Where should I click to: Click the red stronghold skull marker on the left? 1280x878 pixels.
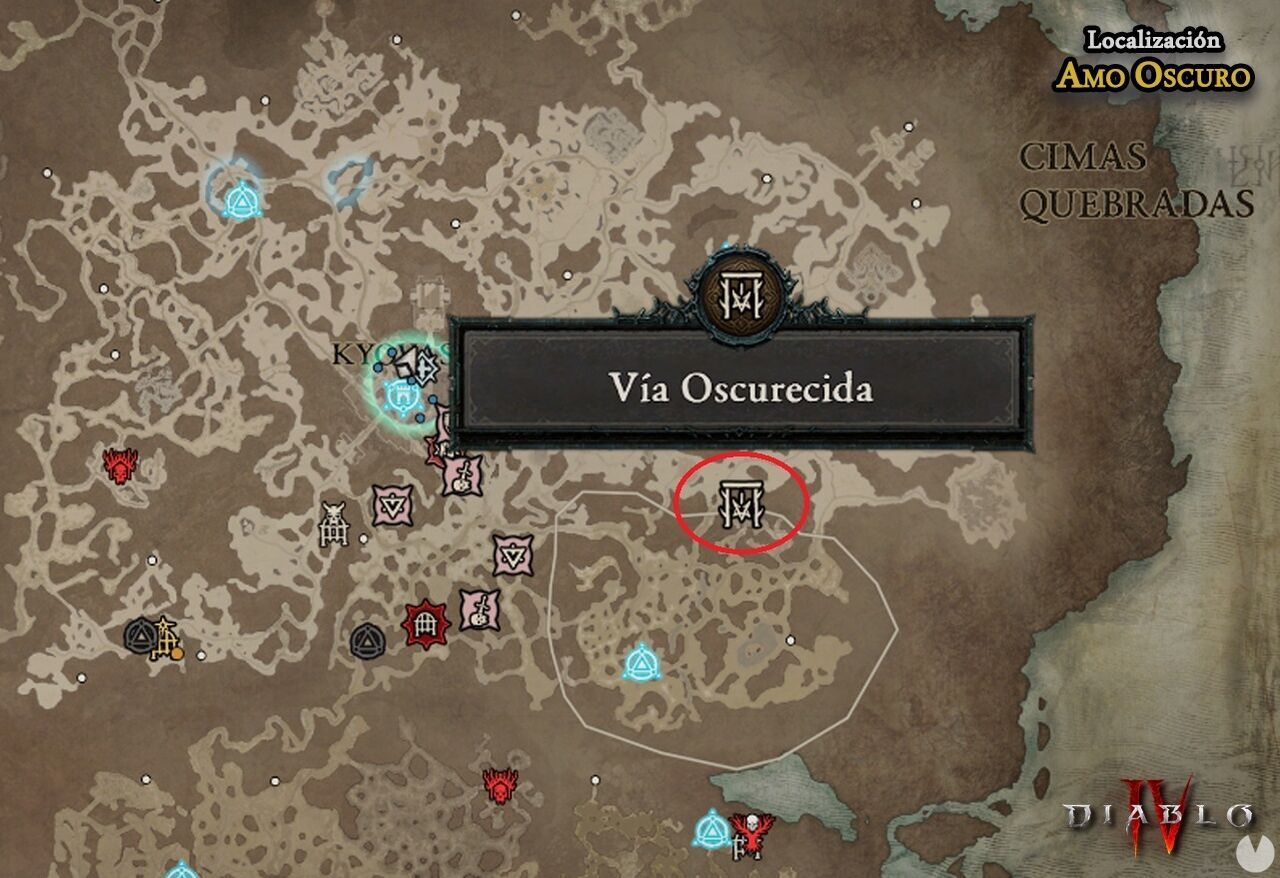tap(117, 465)
